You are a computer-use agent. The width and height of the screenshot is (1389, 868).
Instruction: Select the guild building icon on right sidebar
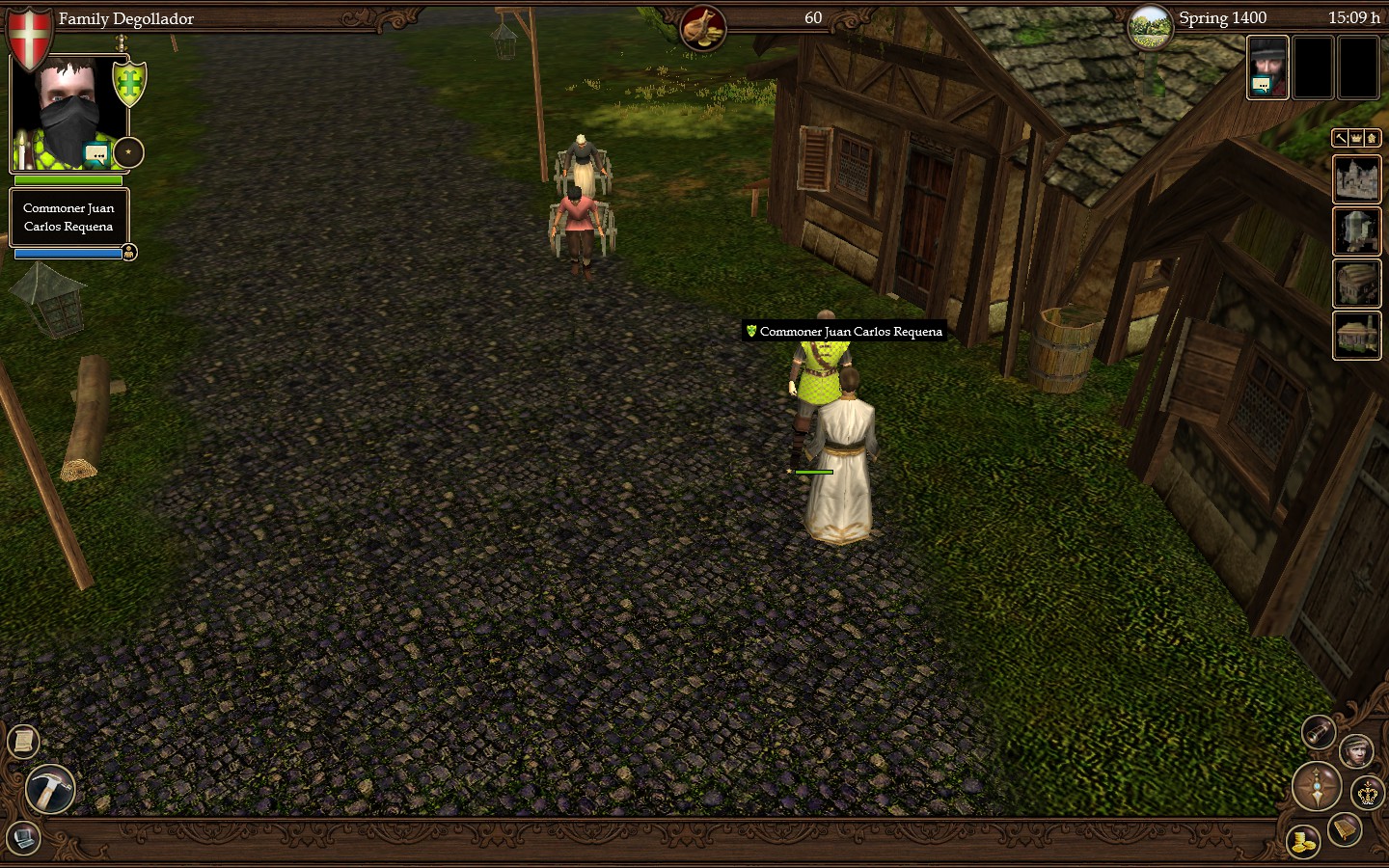tap(1374, 138)
